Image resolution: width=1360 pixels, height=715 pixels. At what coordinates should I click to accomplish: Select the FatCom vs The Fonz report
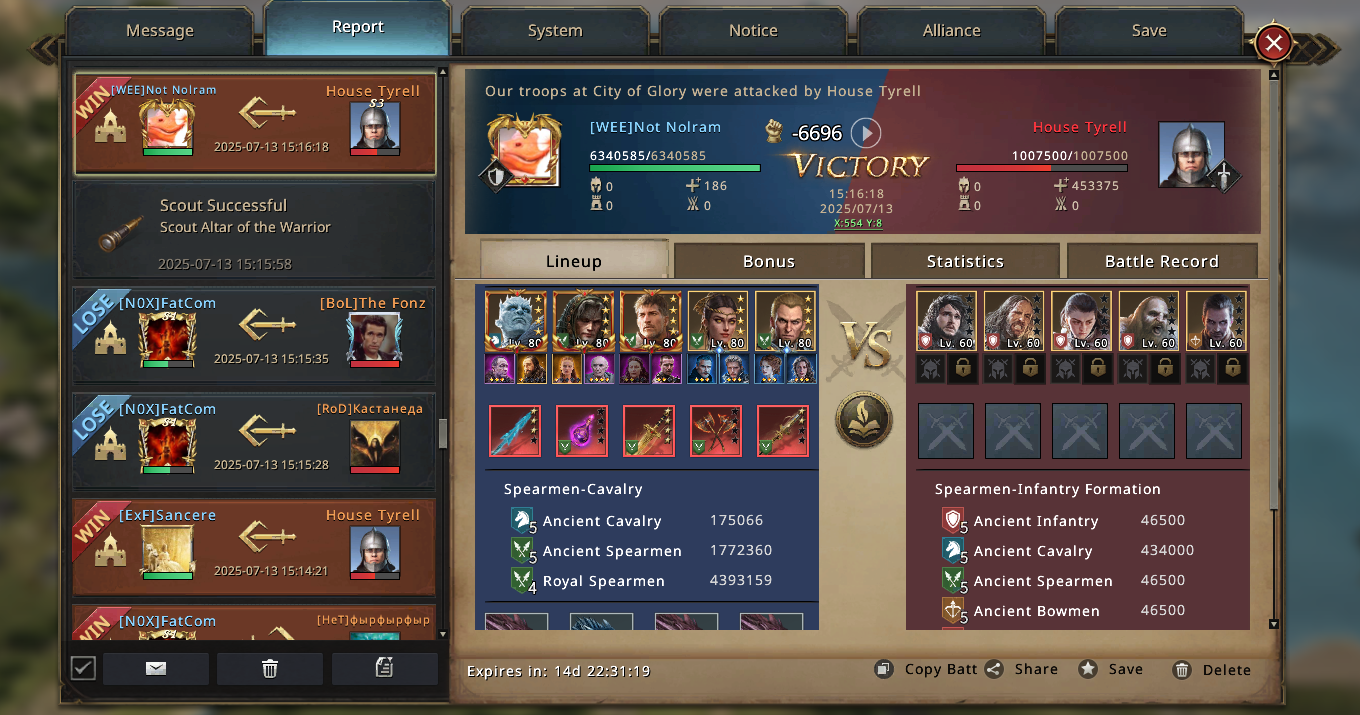click(x=255, y=336)
